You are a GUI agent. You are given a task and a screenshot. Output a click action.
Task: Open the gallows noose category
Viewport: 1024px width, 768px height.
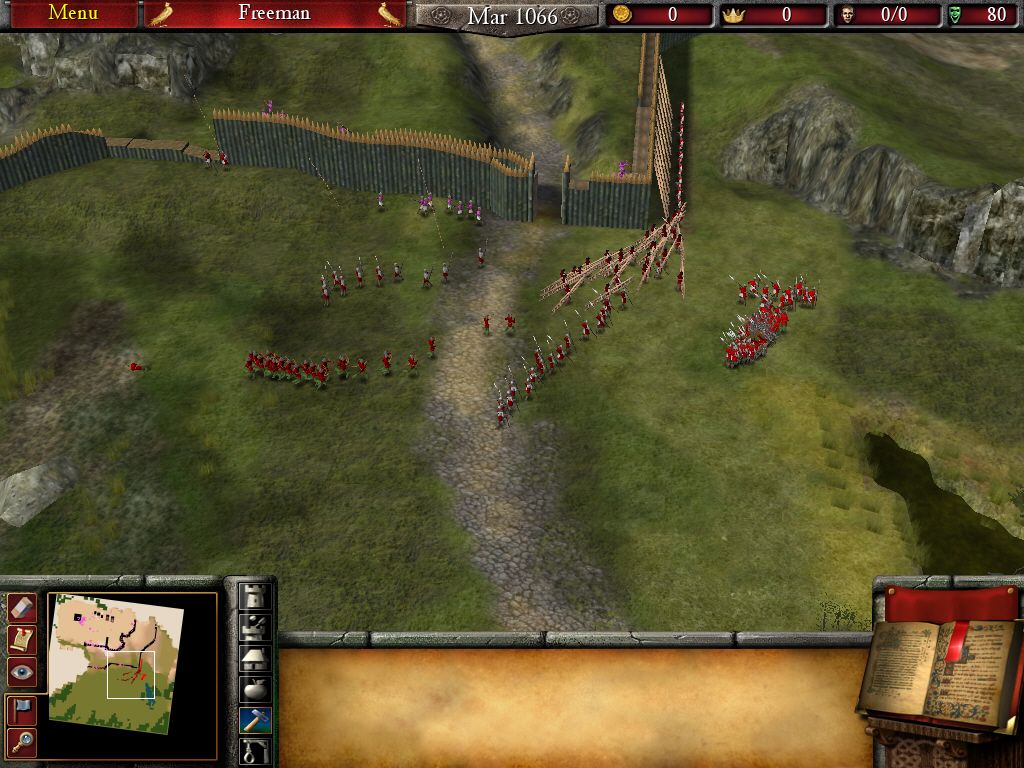[x=256, y=750]
